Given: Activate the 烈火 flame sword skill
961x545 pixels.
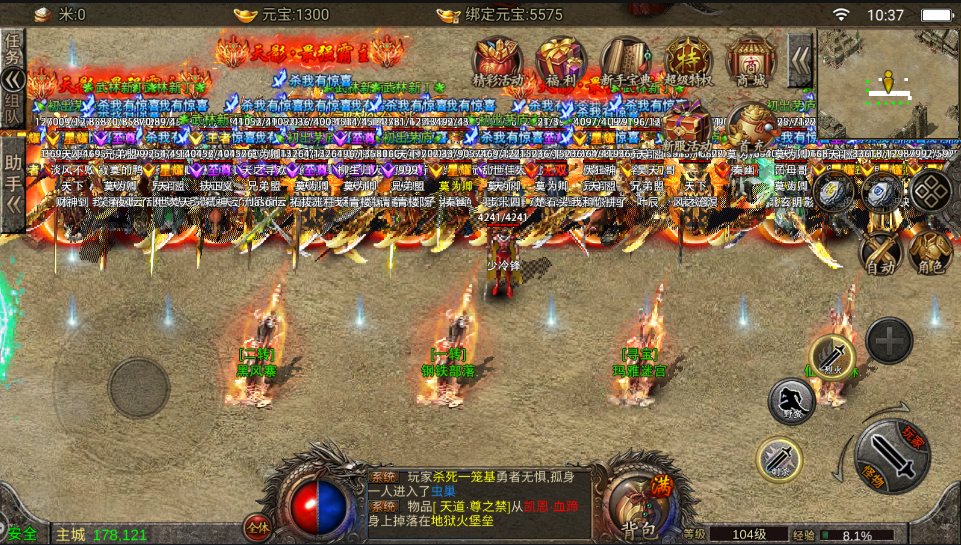Looking at the screenshot, I should click(x=831, y=355).
